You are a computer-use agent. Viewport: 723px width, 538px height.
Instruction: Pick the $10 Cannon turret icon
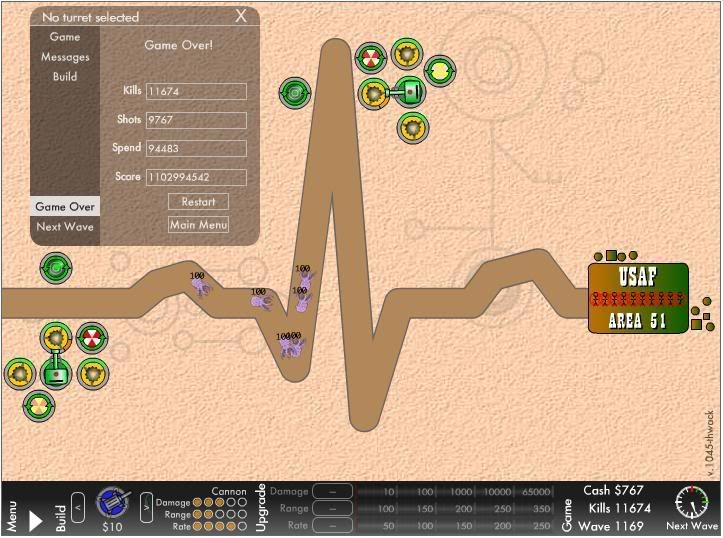[111, 503]
